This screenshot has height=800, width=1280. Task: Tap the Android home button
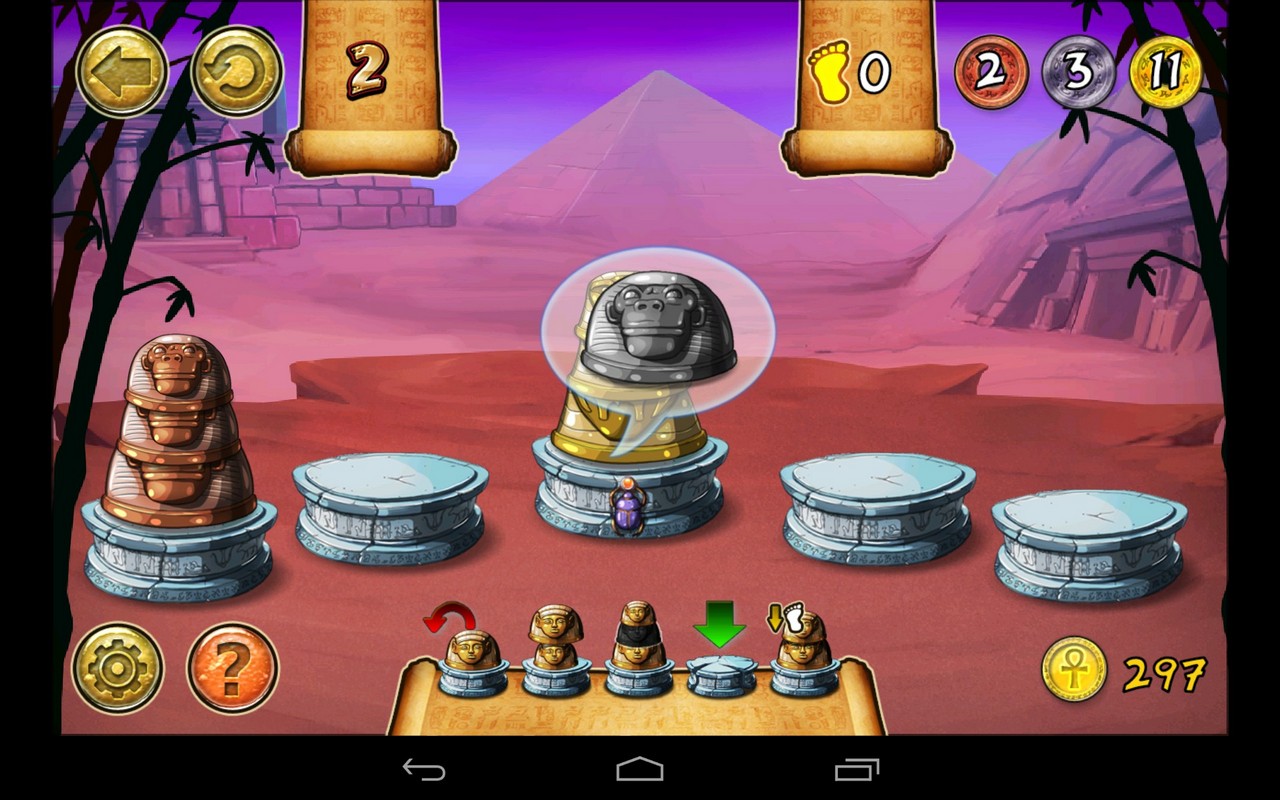point(639,771)
